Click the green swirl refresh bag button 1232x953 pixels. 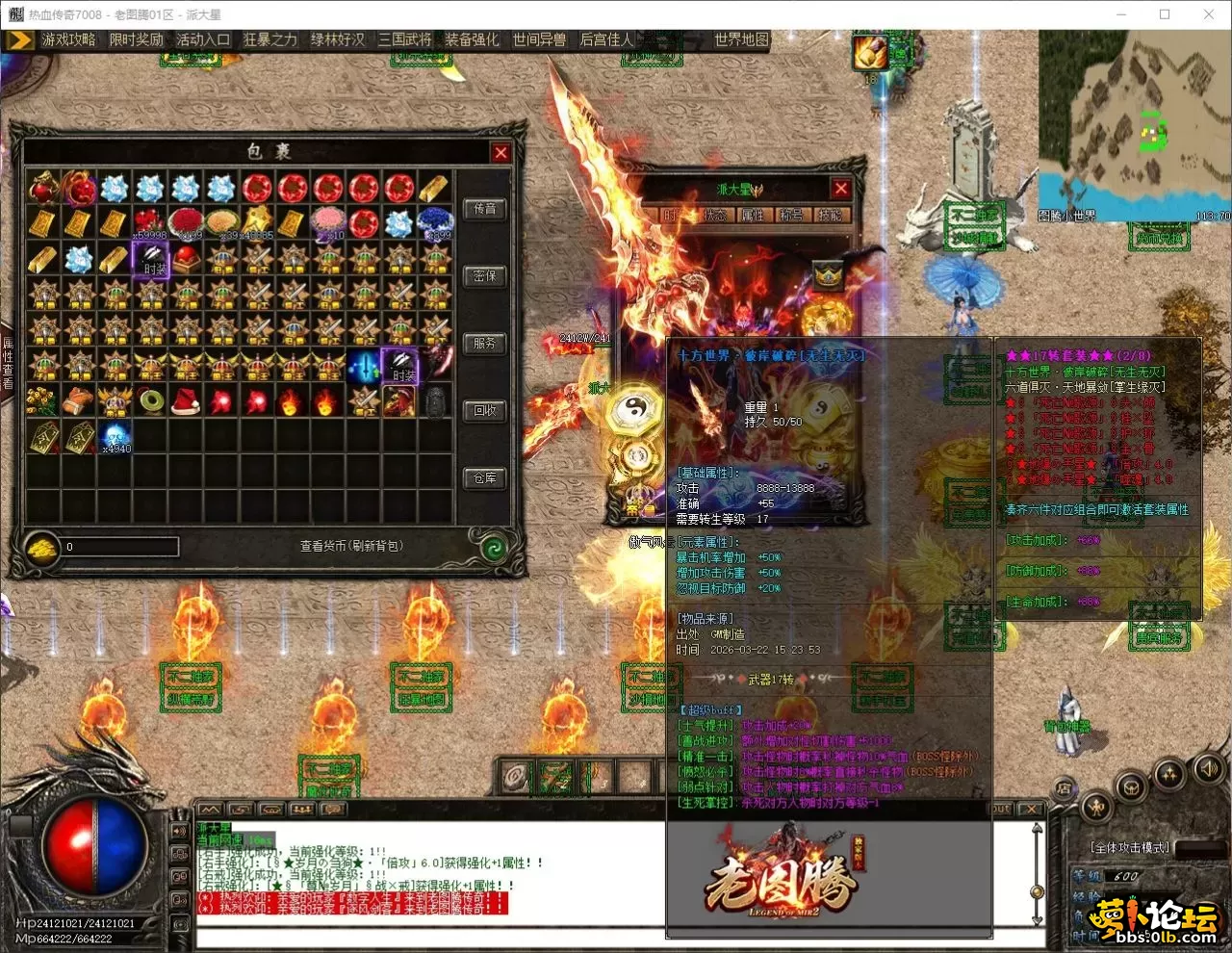coord(494,548)
